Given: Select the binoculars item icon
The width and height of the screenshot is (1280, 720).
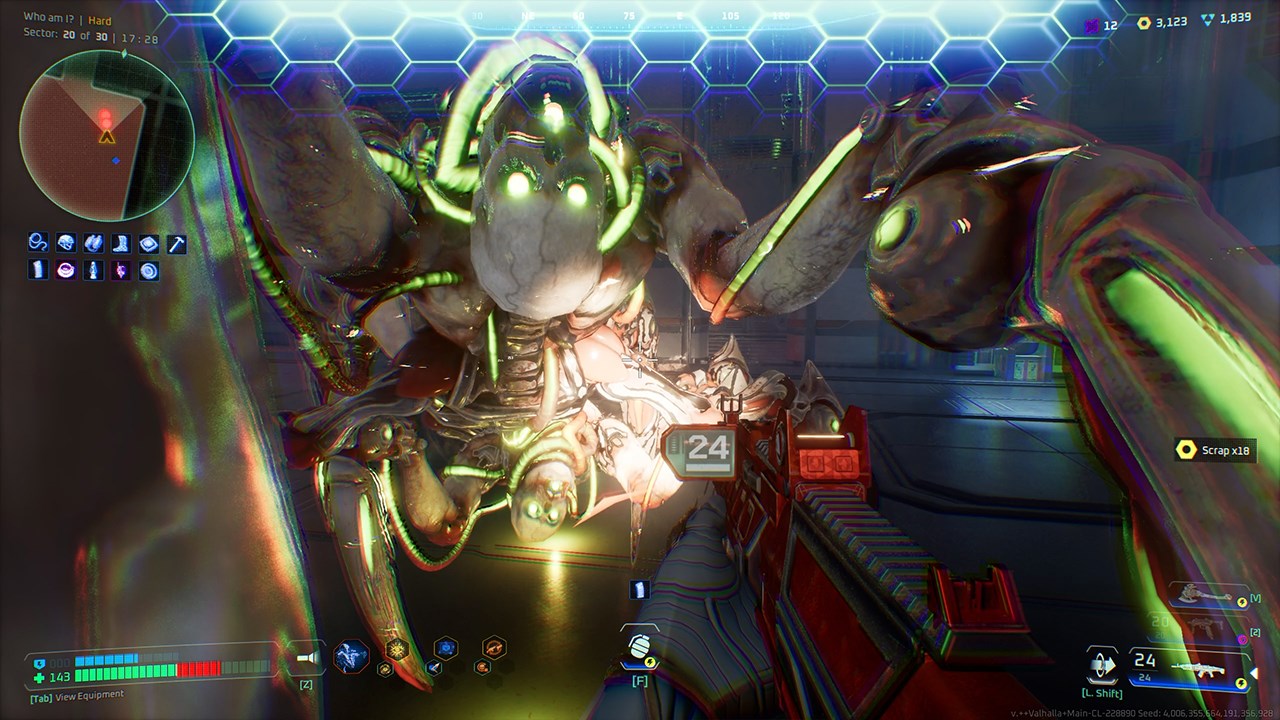Looking at the screenshot, I should coord(93,242).
